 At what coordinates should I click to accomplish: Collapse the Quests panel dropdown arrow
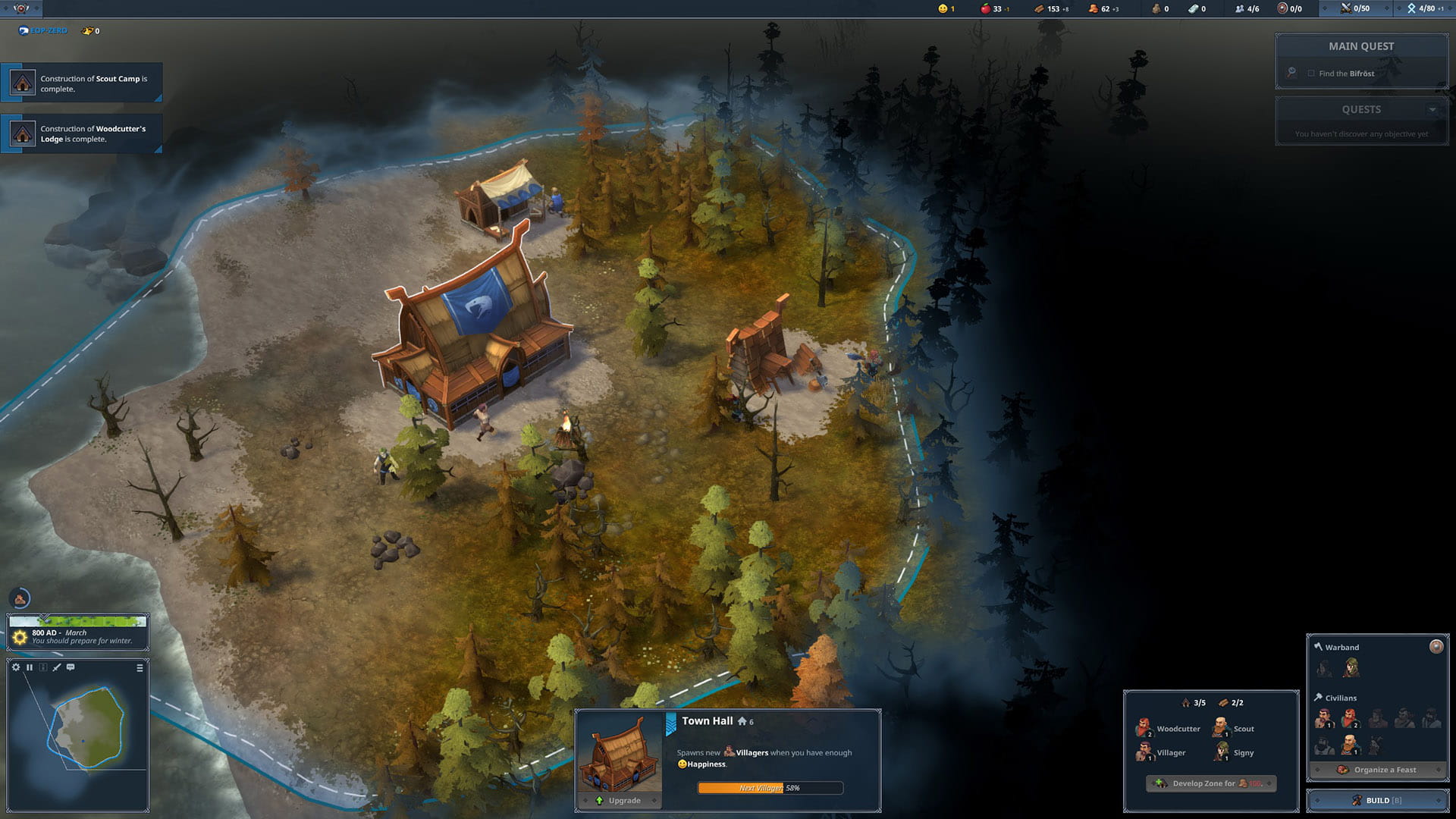click(x=1432, y=110)
